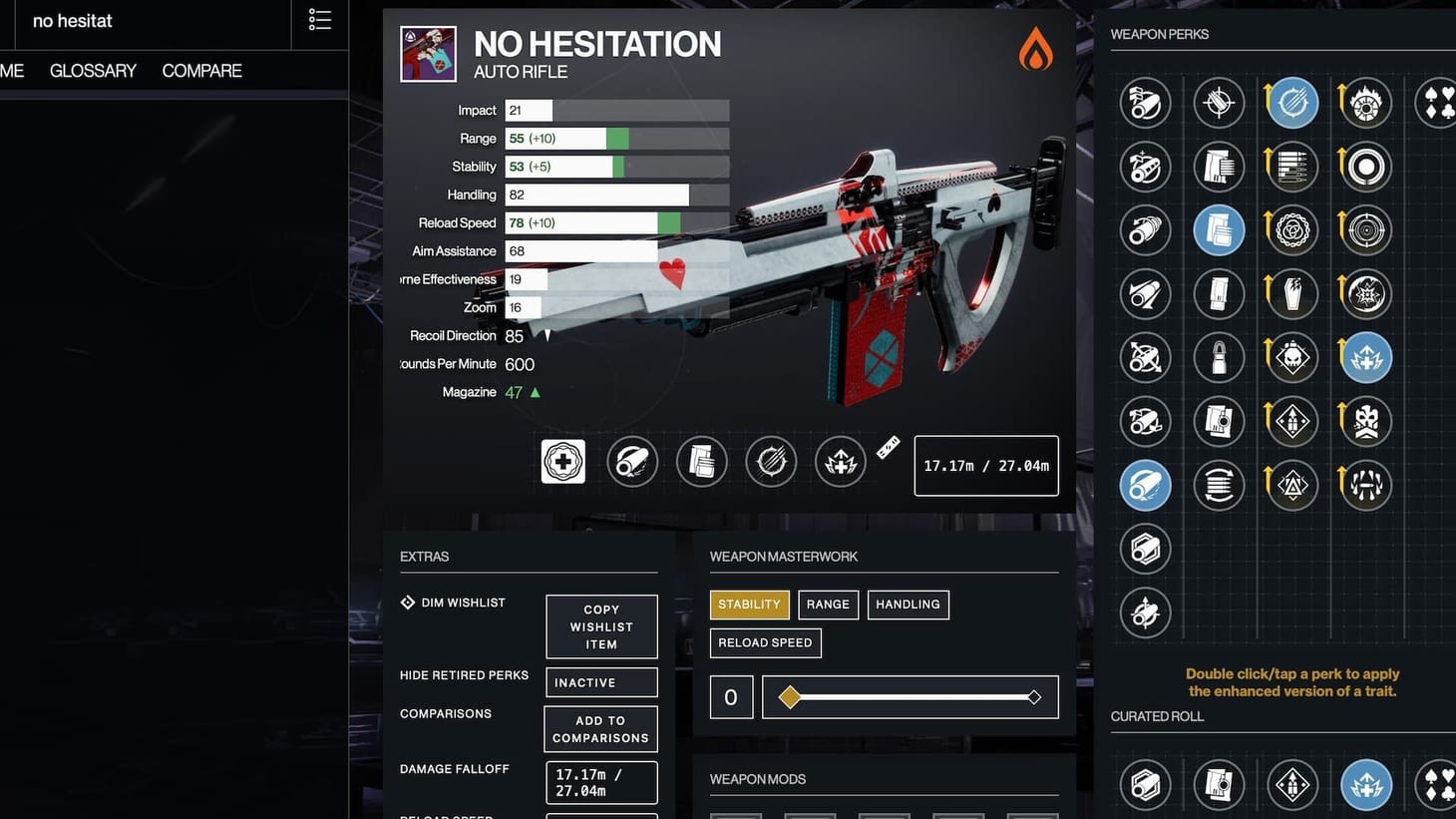Viewport: 1456px width, 819px height.
Task: Switch the masterwork to Range
Action: point(828,604)
